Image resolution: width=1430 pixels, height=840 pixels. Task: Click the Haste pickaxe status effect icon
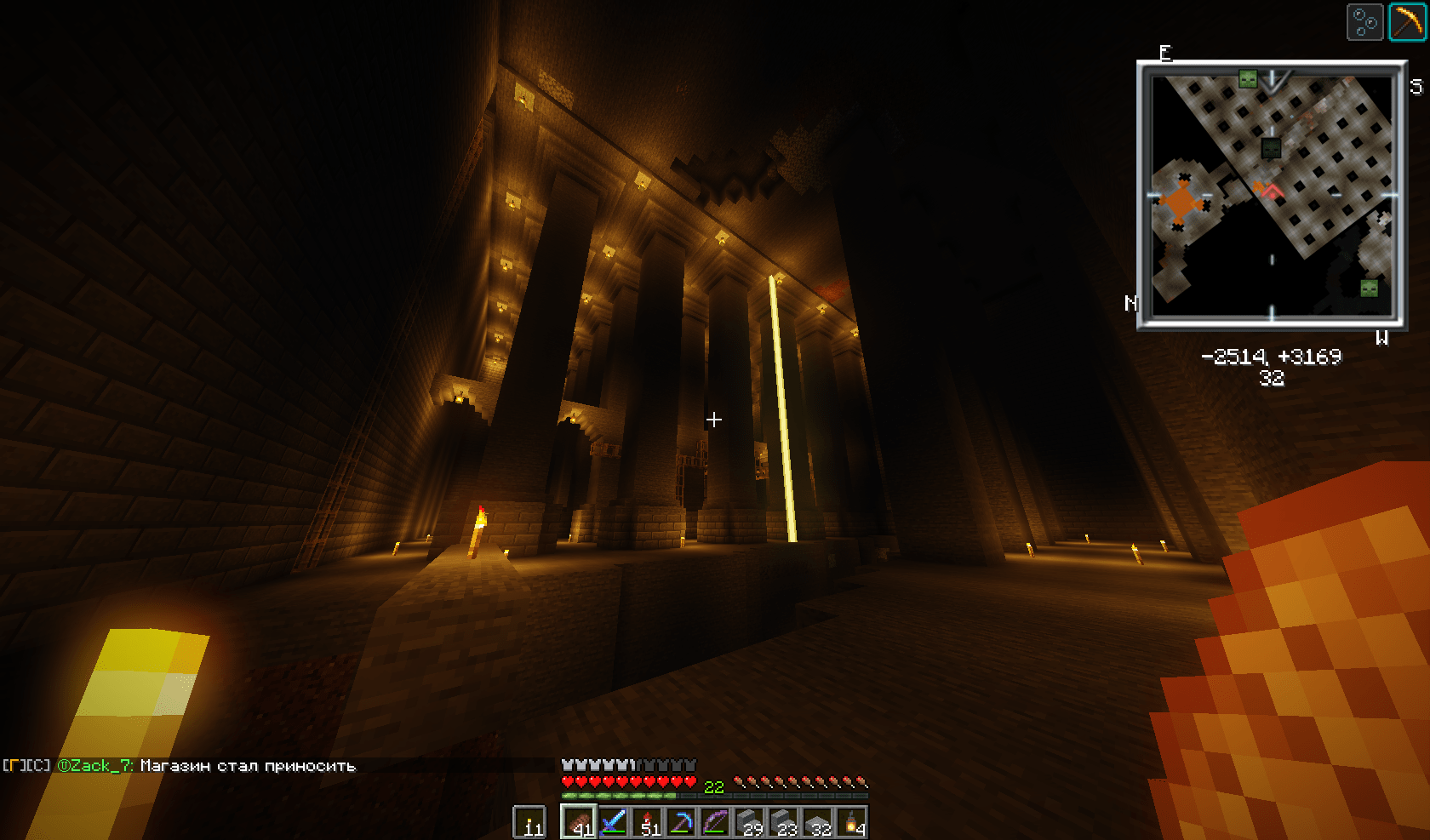click(x=1408, y=22)
